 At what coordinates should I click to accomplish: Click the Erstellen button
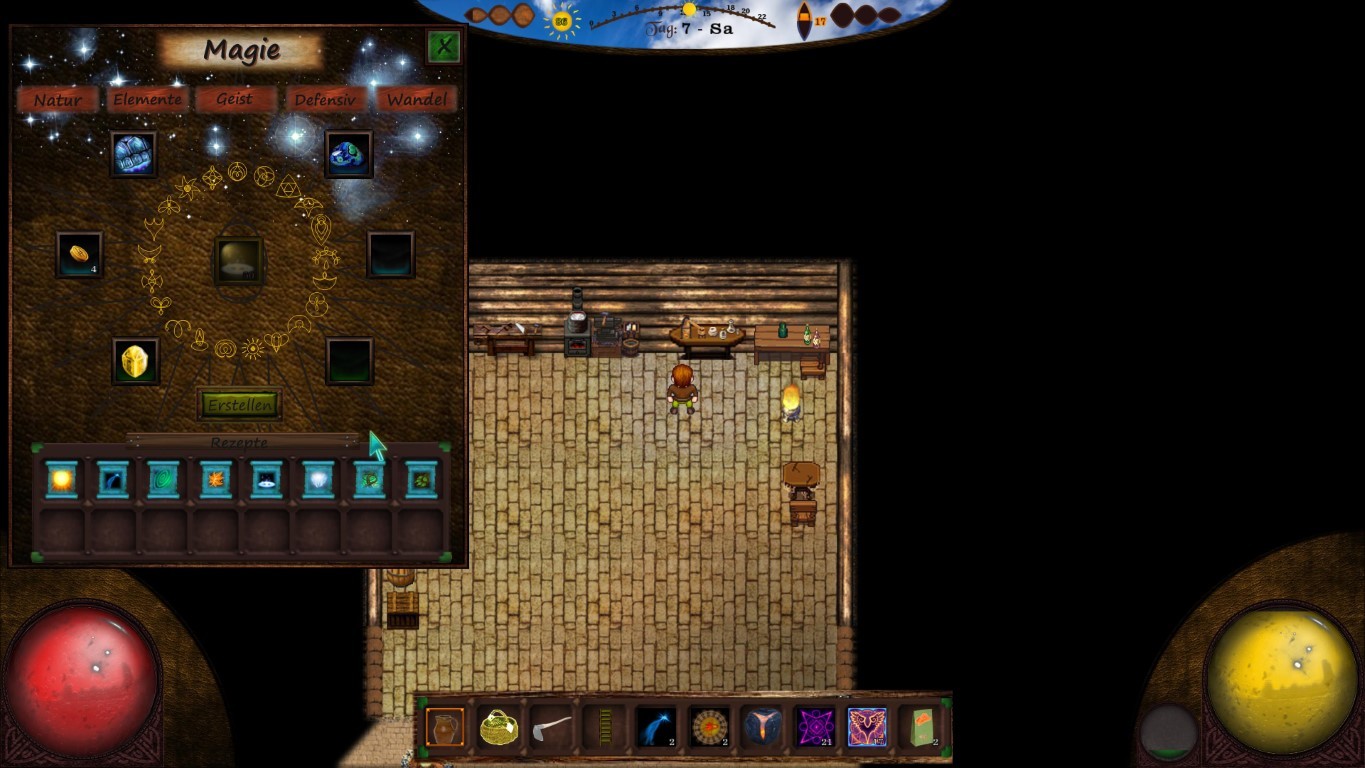coord(239,404)
